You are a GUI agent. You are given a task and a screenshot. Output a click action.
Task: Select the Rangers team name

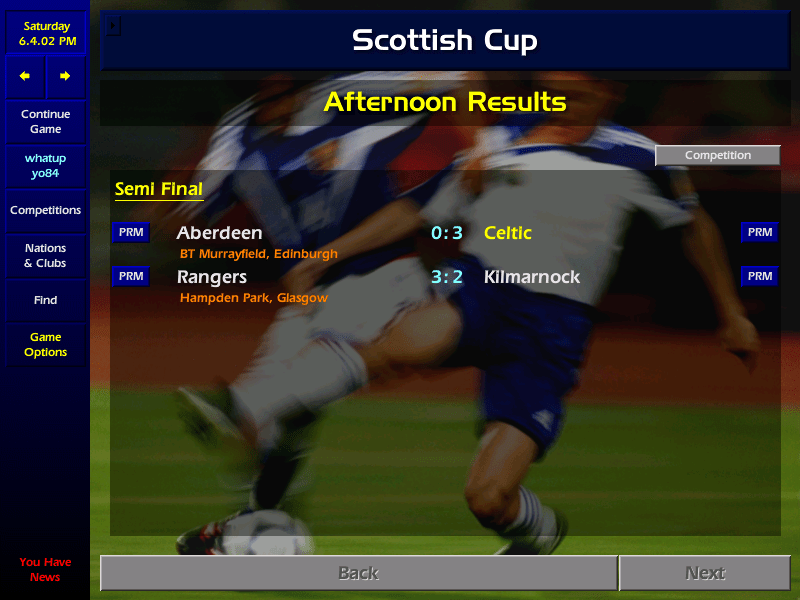coord(212,277)
